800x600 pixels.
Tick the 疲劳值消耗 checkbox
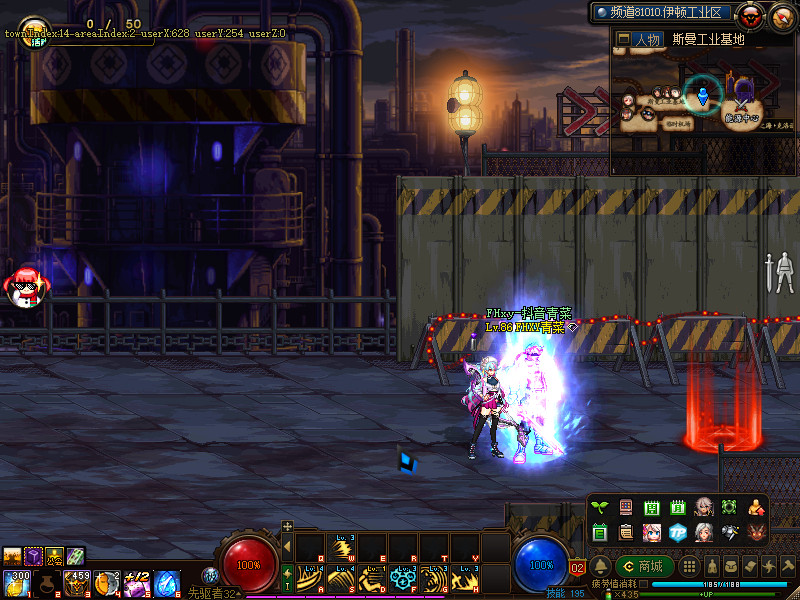(x=644, y=583)
